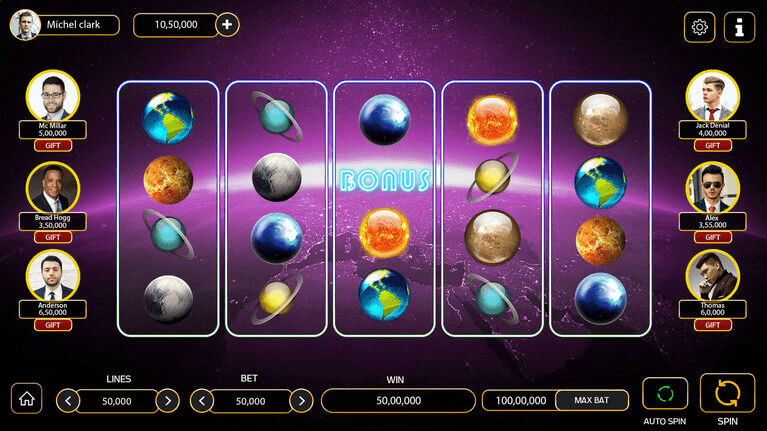Add coins with the plus button
Viewport: 767px width, 431px height.
(227, 25)
